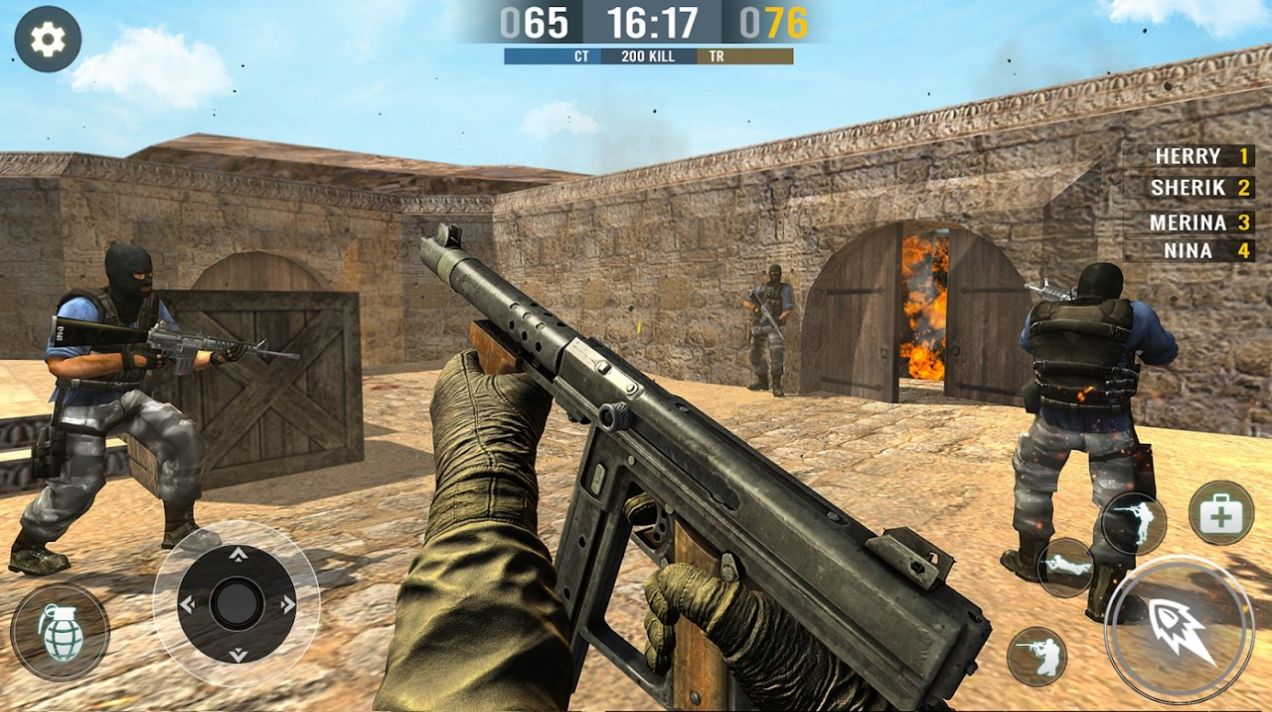
Task: Go prone with the lying soldier icon
Action: pyautogui.click(x=1064, y=567)
